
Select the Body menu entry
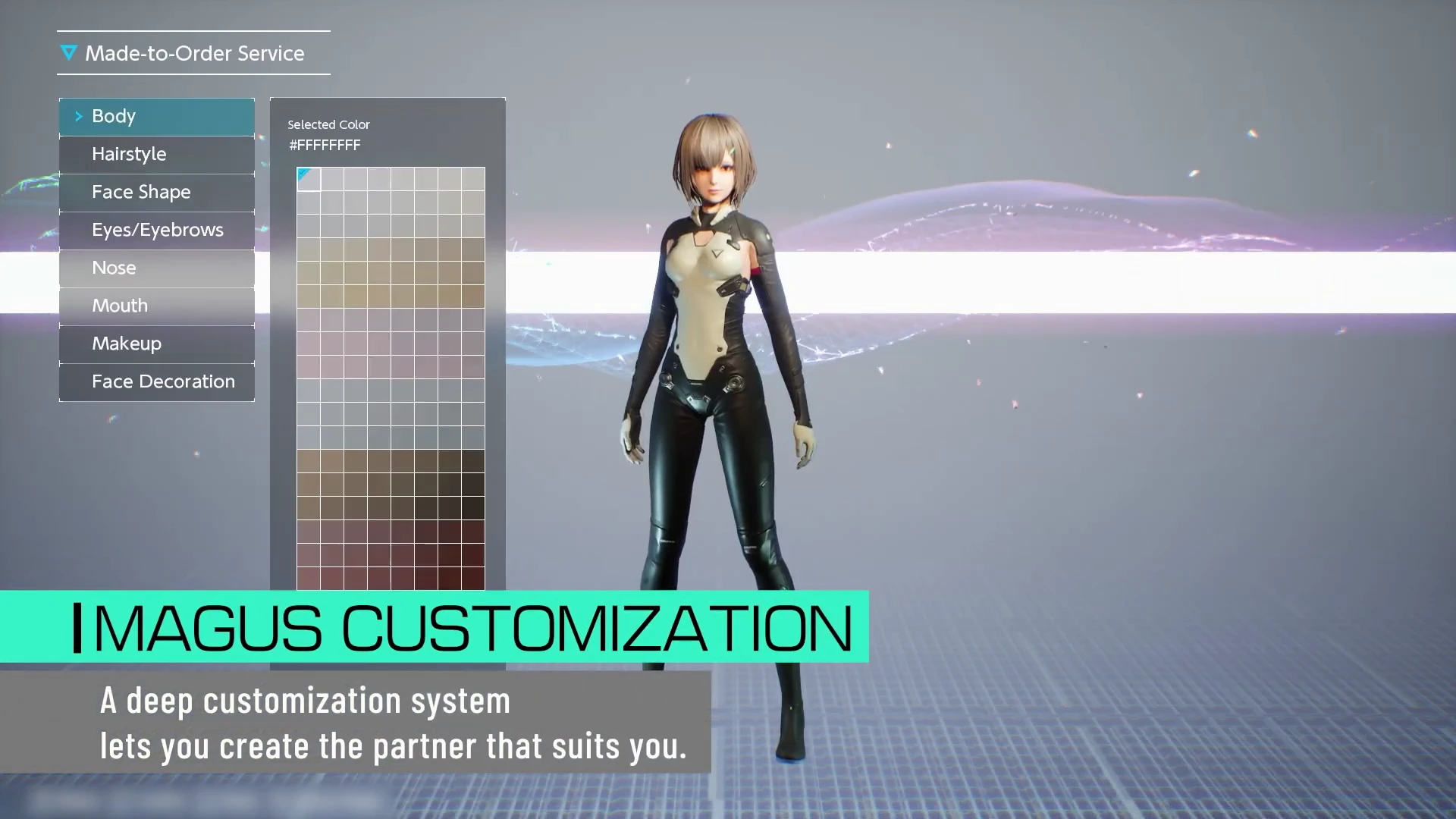[x=157, y=117]
